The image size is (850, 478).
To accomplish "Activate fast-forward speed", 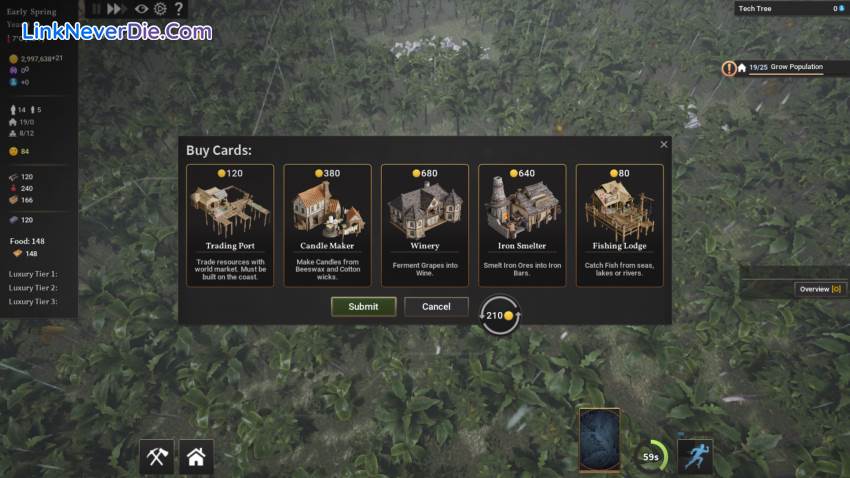I will (x=120, y=8).
